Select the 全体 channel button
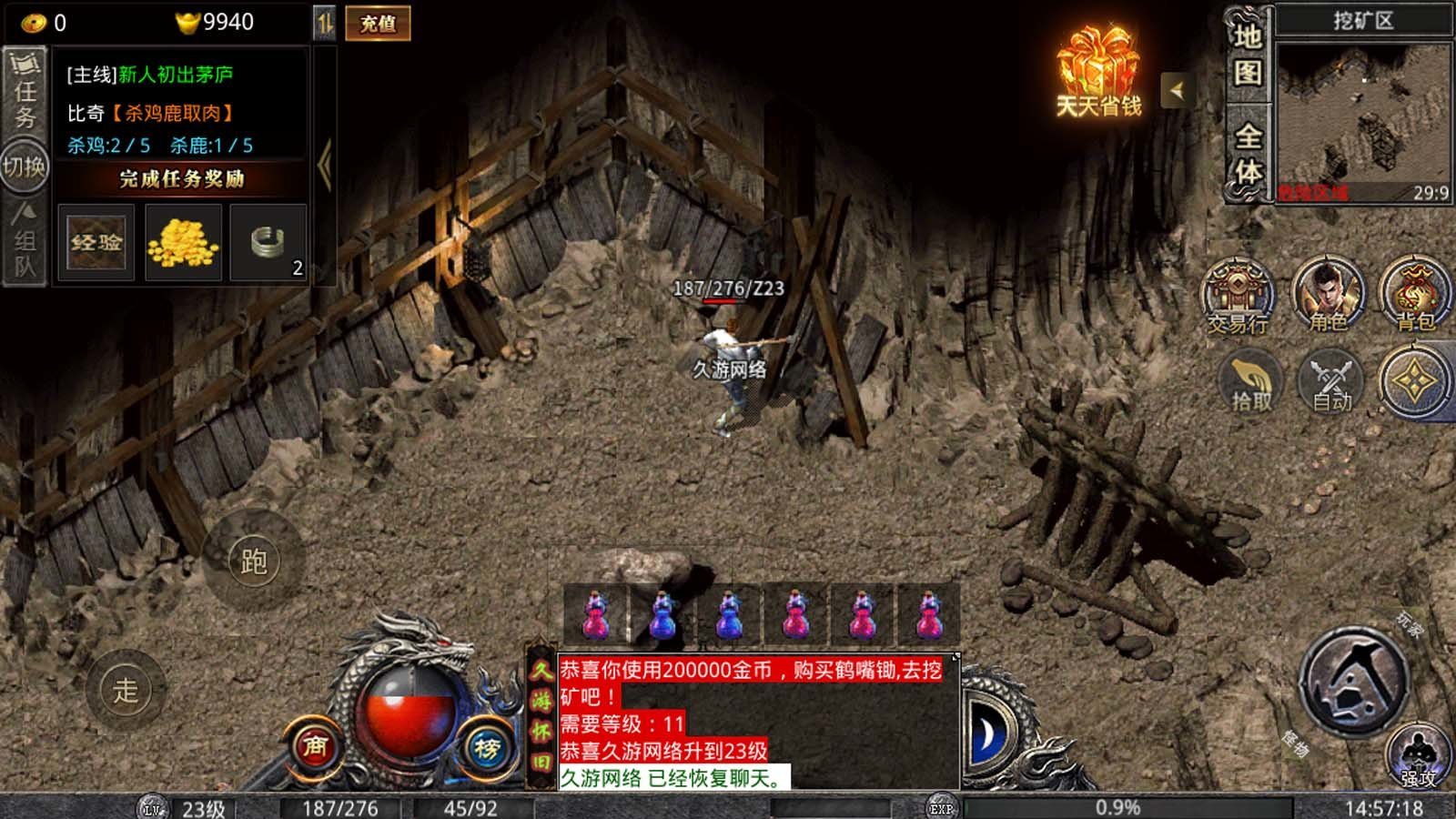 (1248, 153)
